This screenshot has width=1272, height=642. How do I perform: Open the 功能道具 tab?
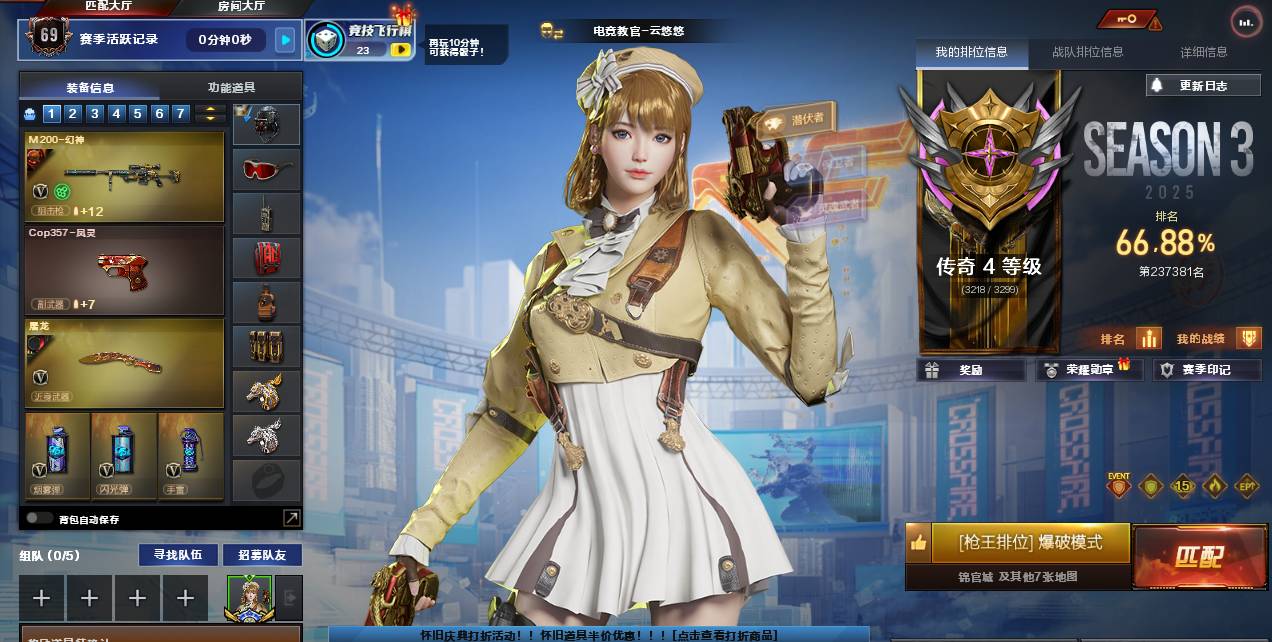tap(231, 87)
